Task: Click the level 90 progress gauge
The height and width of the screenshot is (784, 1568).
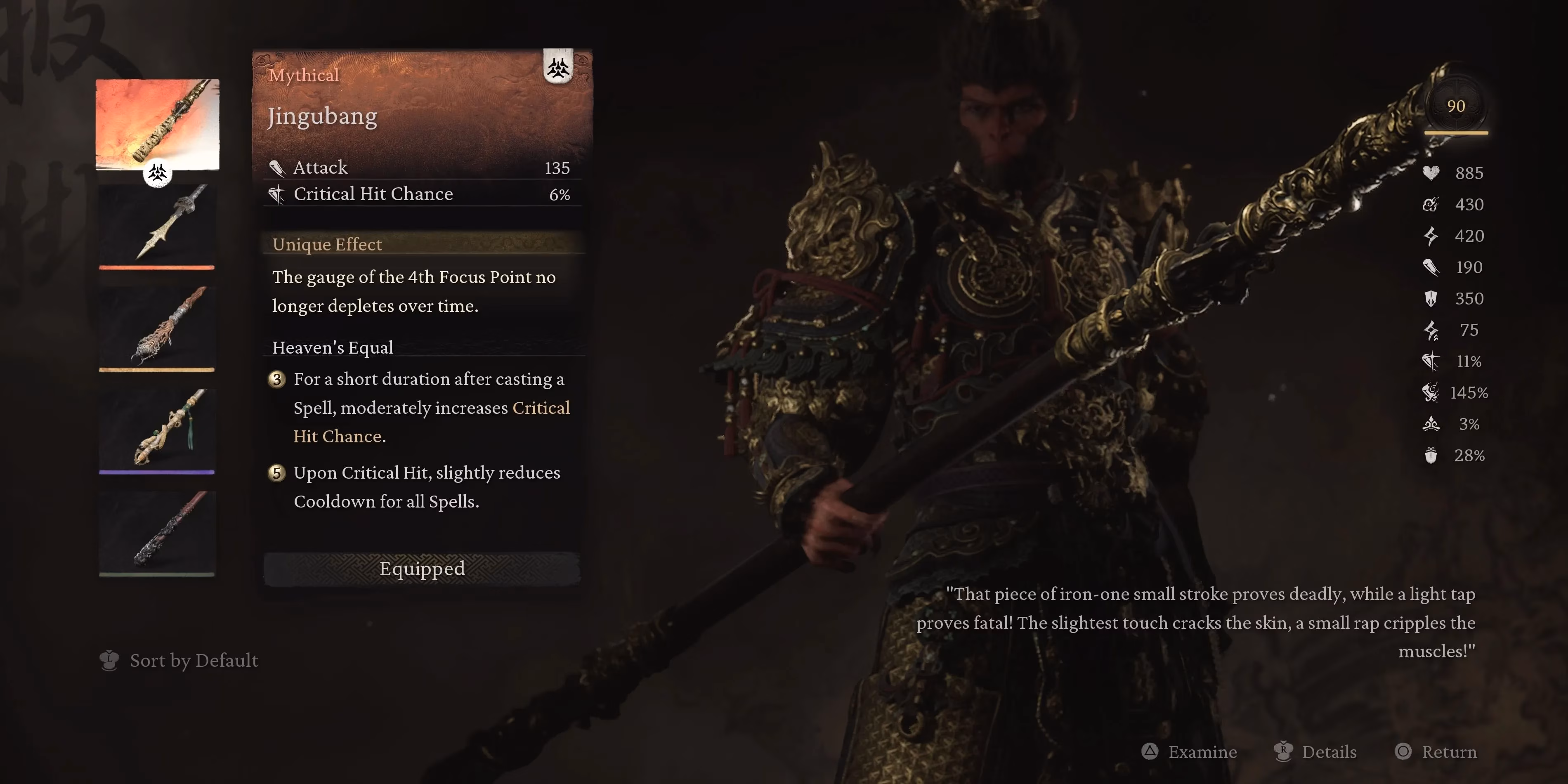Action: 1456,107
